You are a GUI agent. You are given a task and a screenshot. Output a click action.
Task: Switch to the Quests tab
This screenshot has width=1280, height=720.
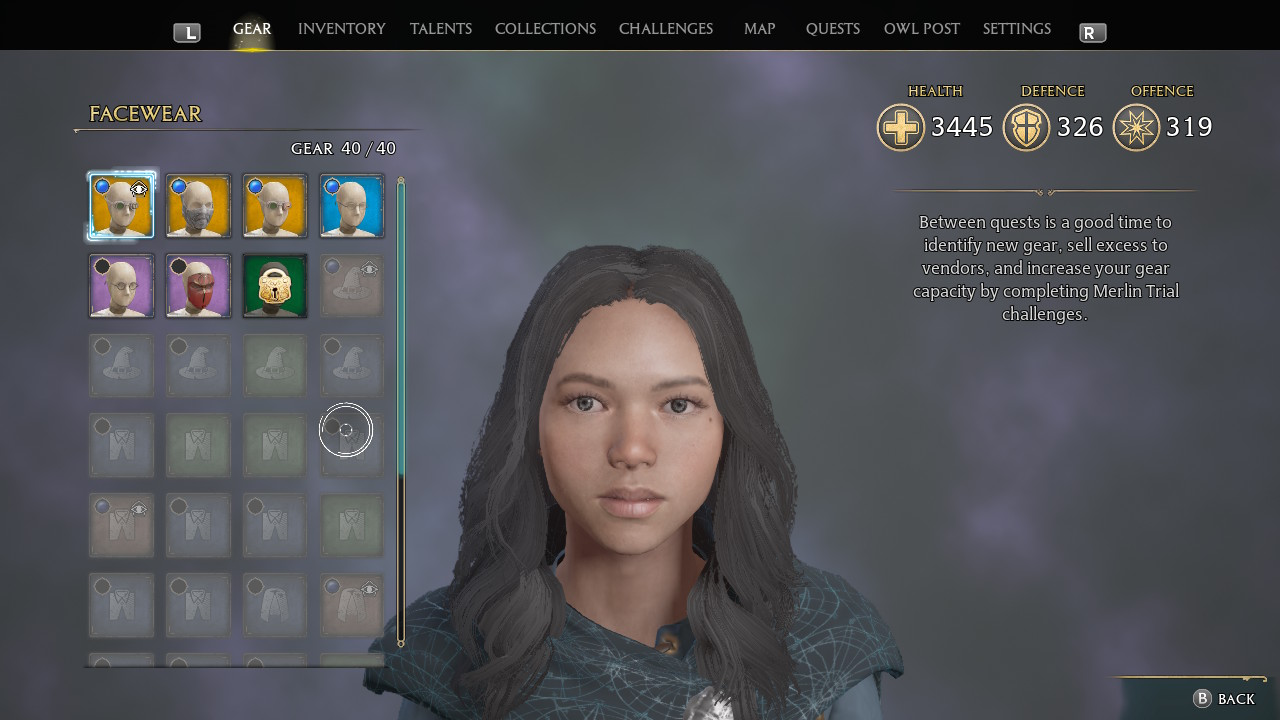tap(832, 29)
